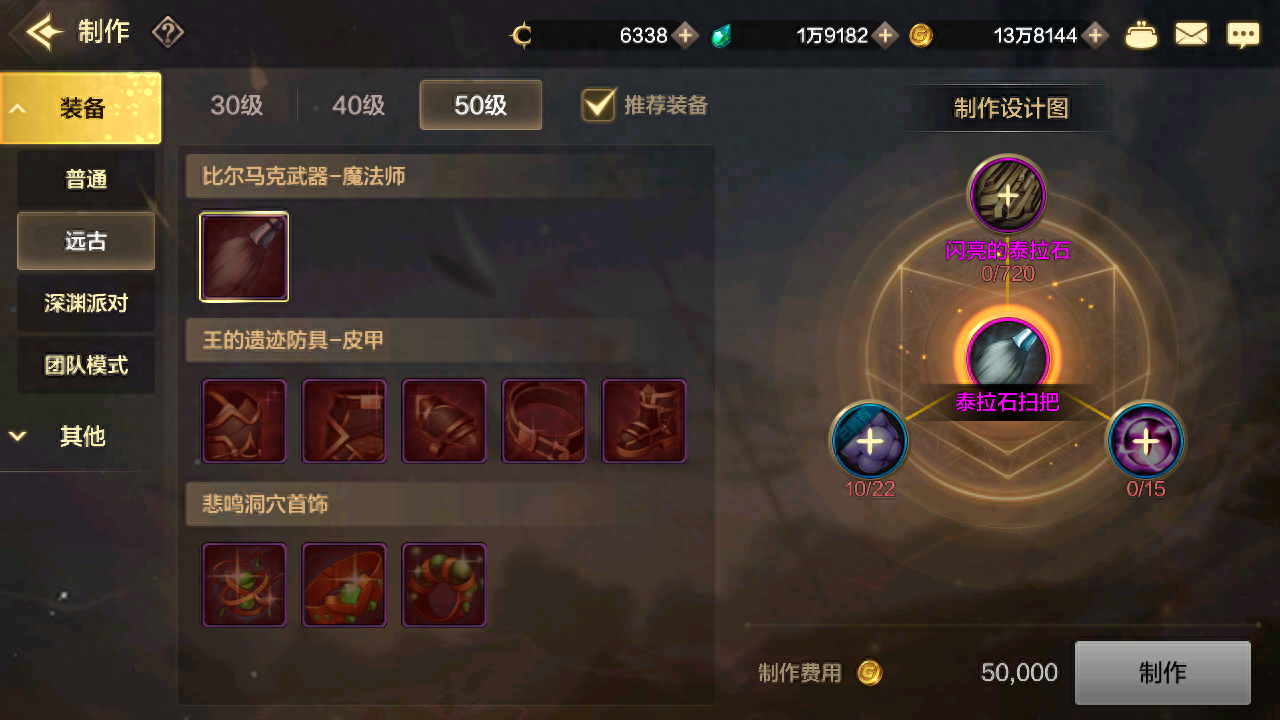Switch to the 深渊派对 category
This screenshot has height=720, width=1280.
coord(85,303)
